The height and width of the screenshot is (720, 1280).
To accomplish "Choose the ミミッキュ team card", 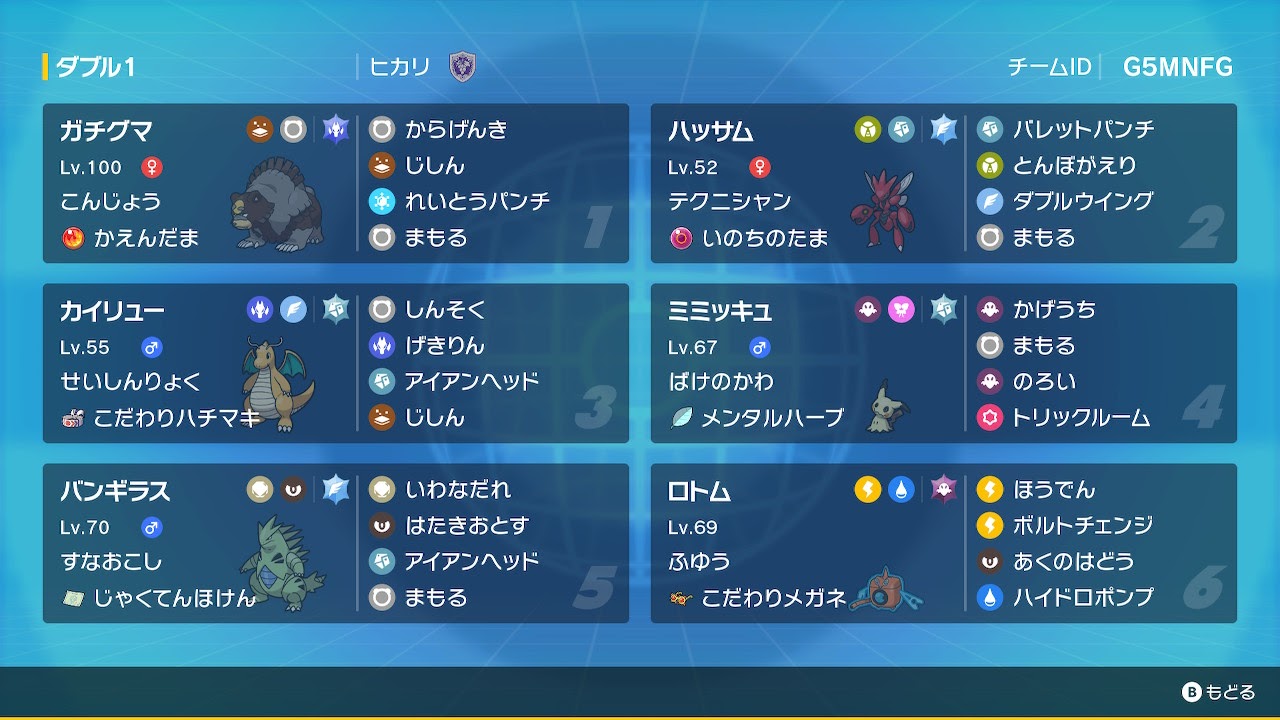I will 943,363.
